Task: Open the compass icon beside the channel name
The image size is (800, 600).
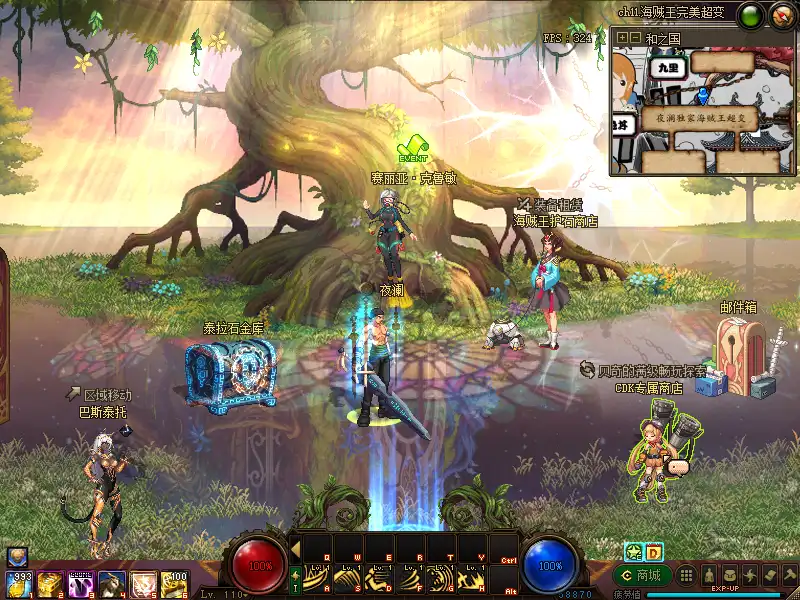Action: (x=781, y=14)
